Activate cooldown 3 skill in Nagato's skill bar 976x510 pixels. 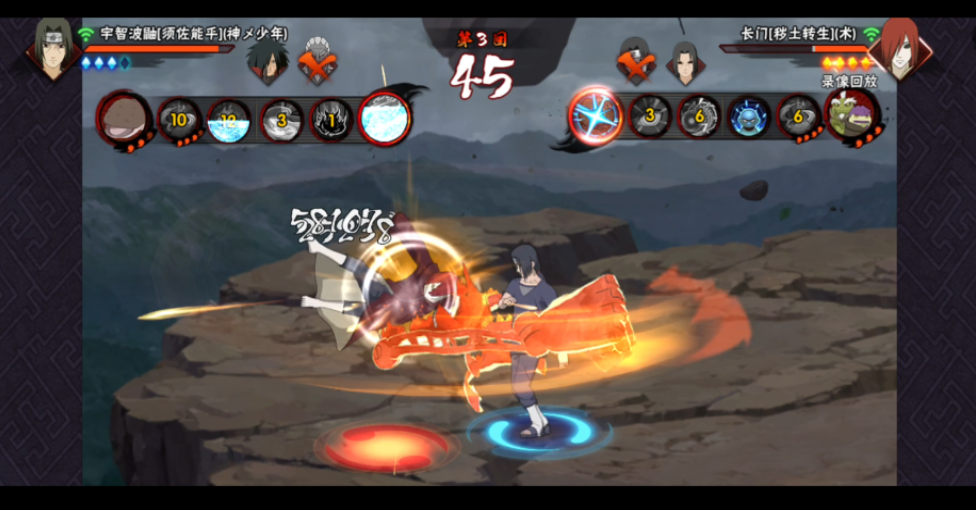[x=648, y=117]
